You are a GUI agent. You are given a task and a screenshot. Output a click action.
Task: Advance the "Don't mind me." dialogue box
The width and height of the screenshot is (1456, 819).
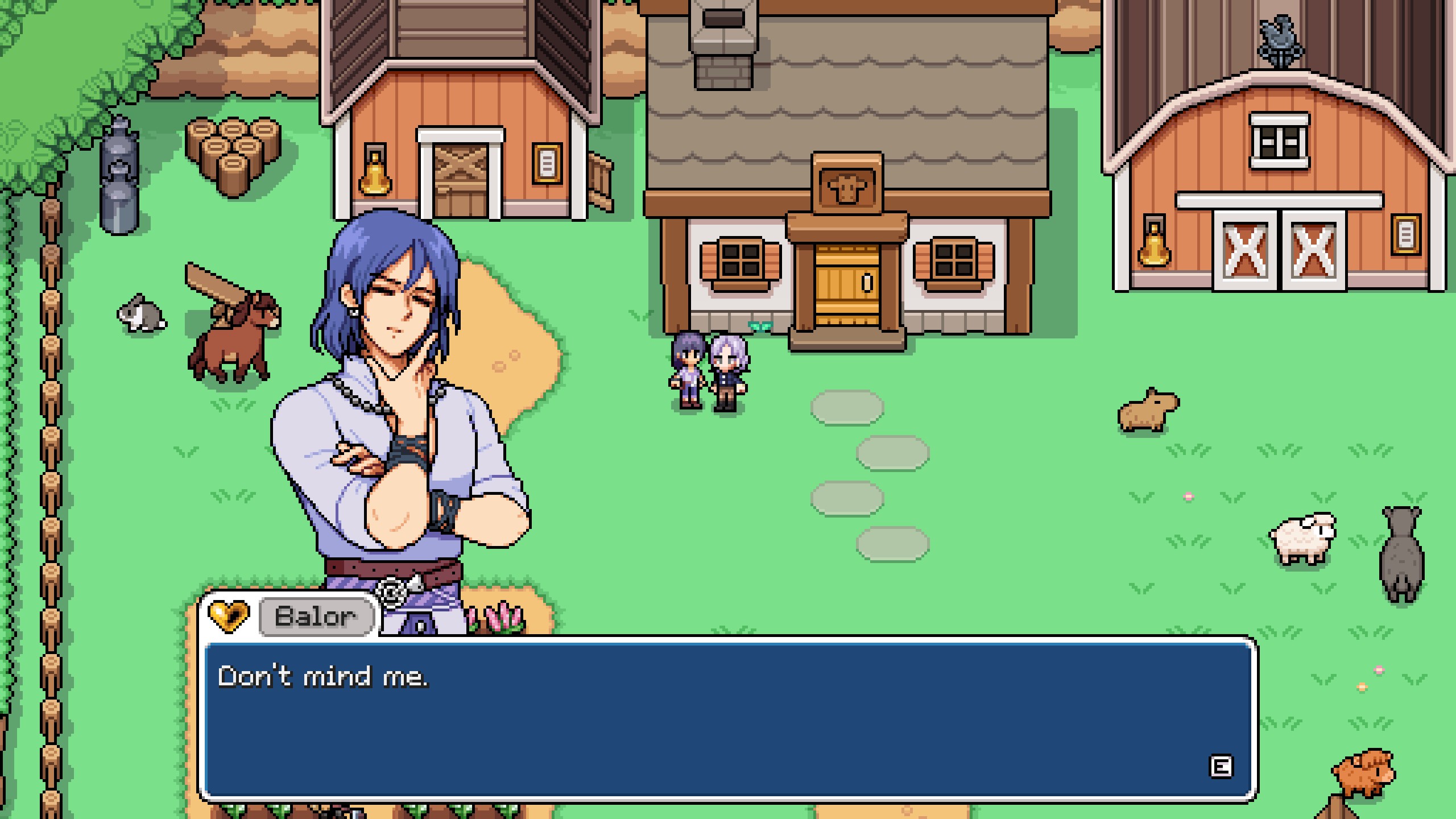point(1220,766)
